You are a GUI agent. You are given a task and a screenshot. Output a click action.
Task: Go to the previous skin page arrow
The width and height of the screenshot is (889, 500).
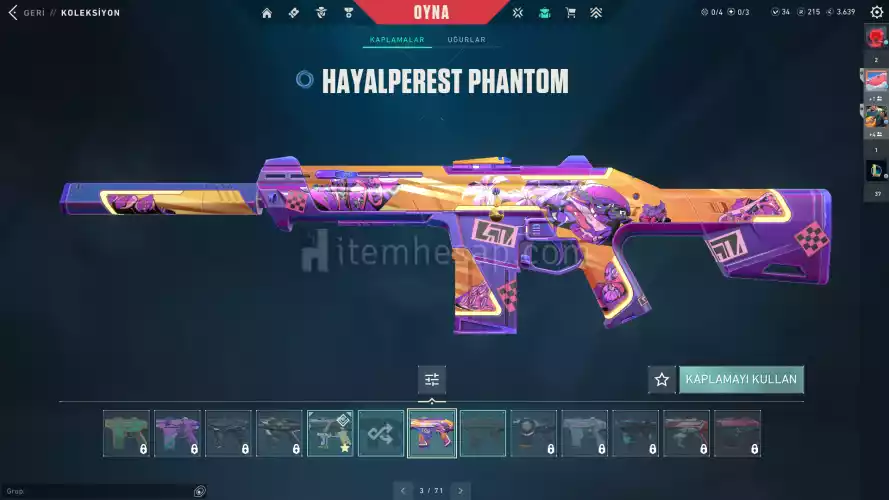click(x=403, y=490)
